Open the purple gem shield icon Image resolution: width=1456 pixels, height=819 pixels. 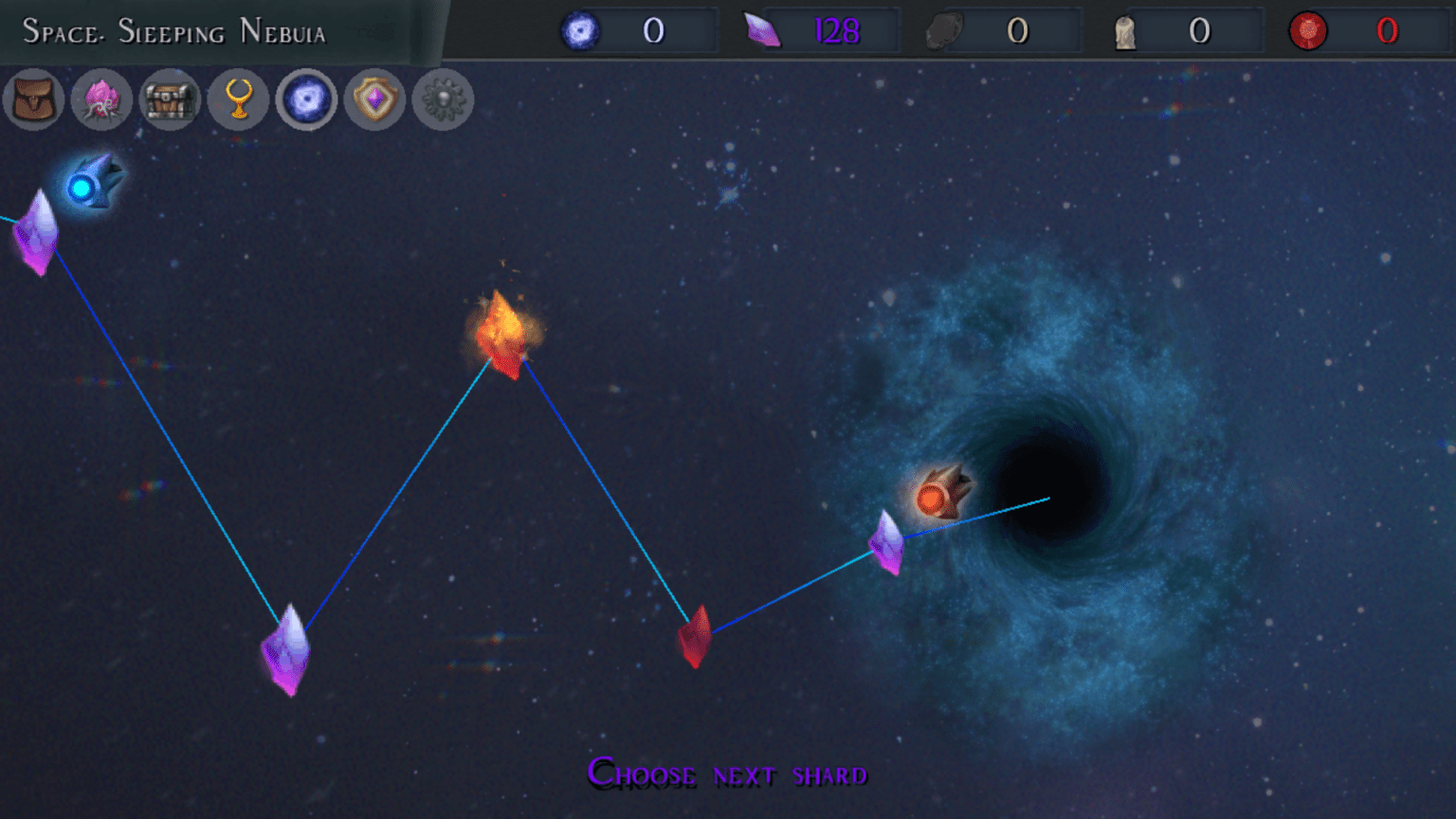375,100
